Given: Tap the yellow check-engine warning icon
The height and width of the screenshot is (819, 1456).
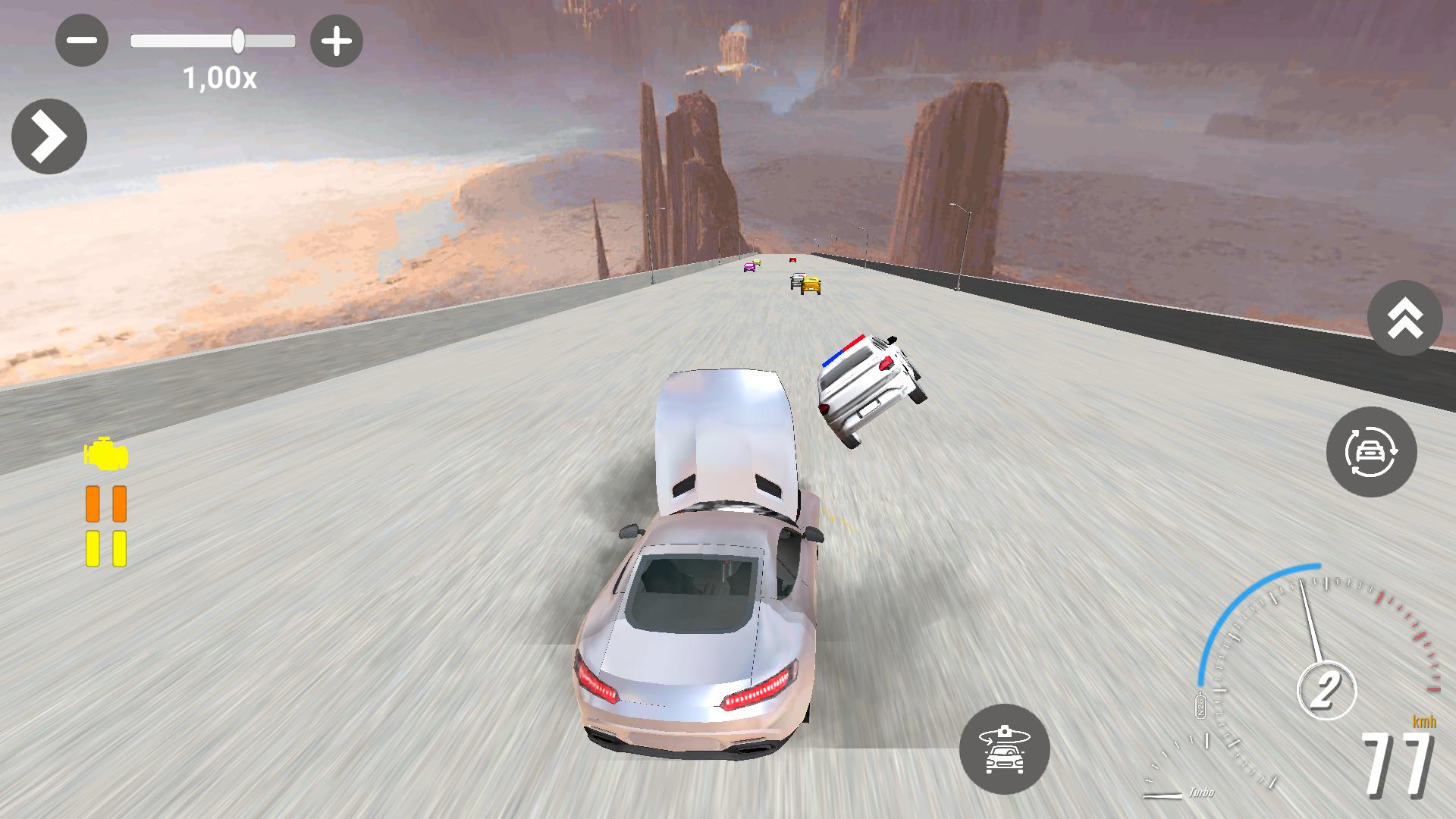Looking at the screenshot, I should [x=106, y=454].
